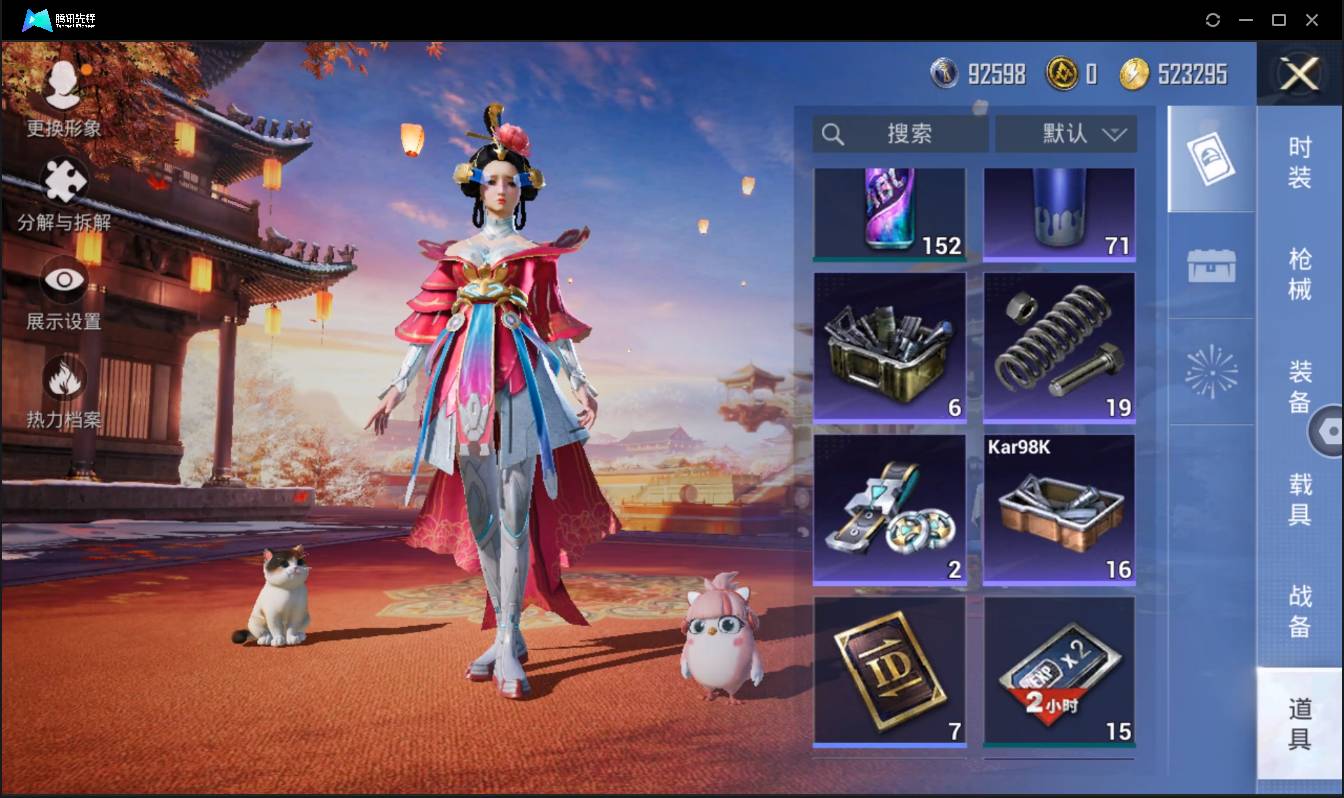Select the metal parts crate item
This screenshot has width=1344, height=798.
[x=890, y=346]
